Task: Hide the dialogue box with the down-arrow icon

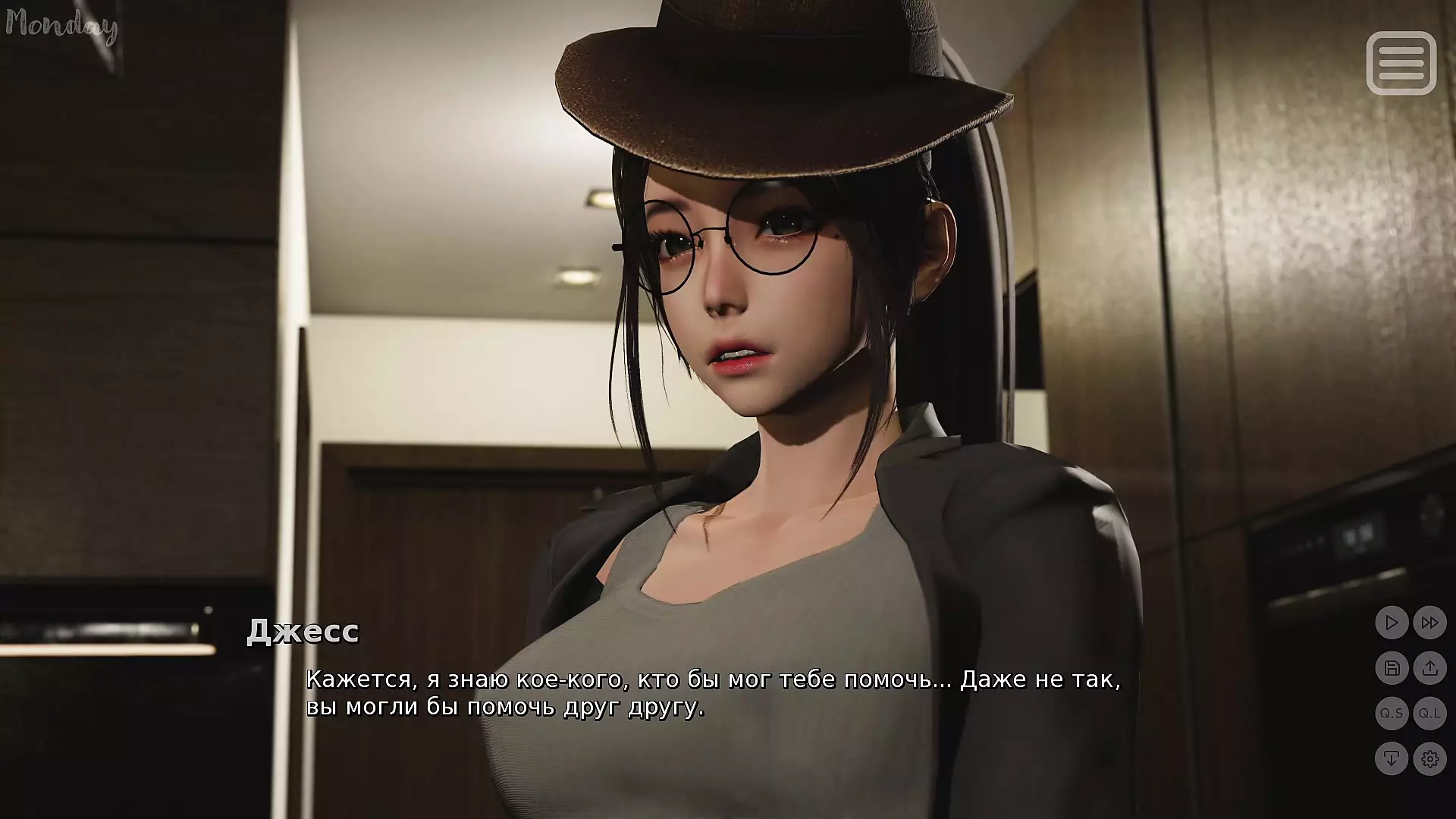Action: tap(1392, 758)
